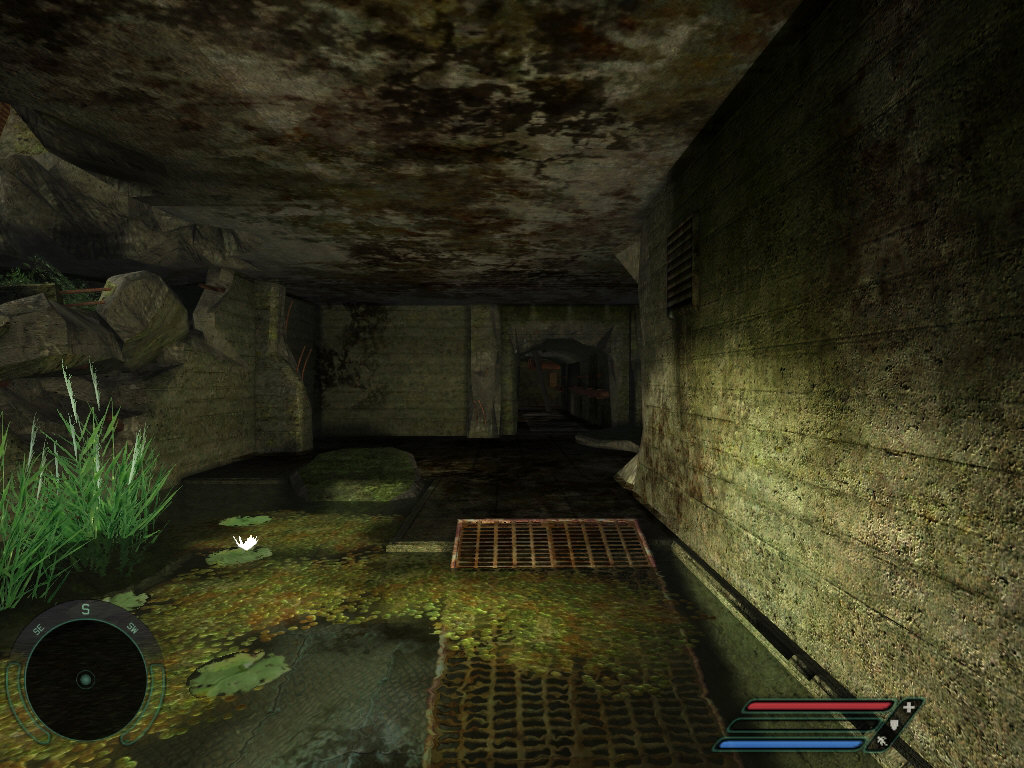The image size is (1024, 768).
Task: Click the health cross icon
Action: (x=908, y=707)
